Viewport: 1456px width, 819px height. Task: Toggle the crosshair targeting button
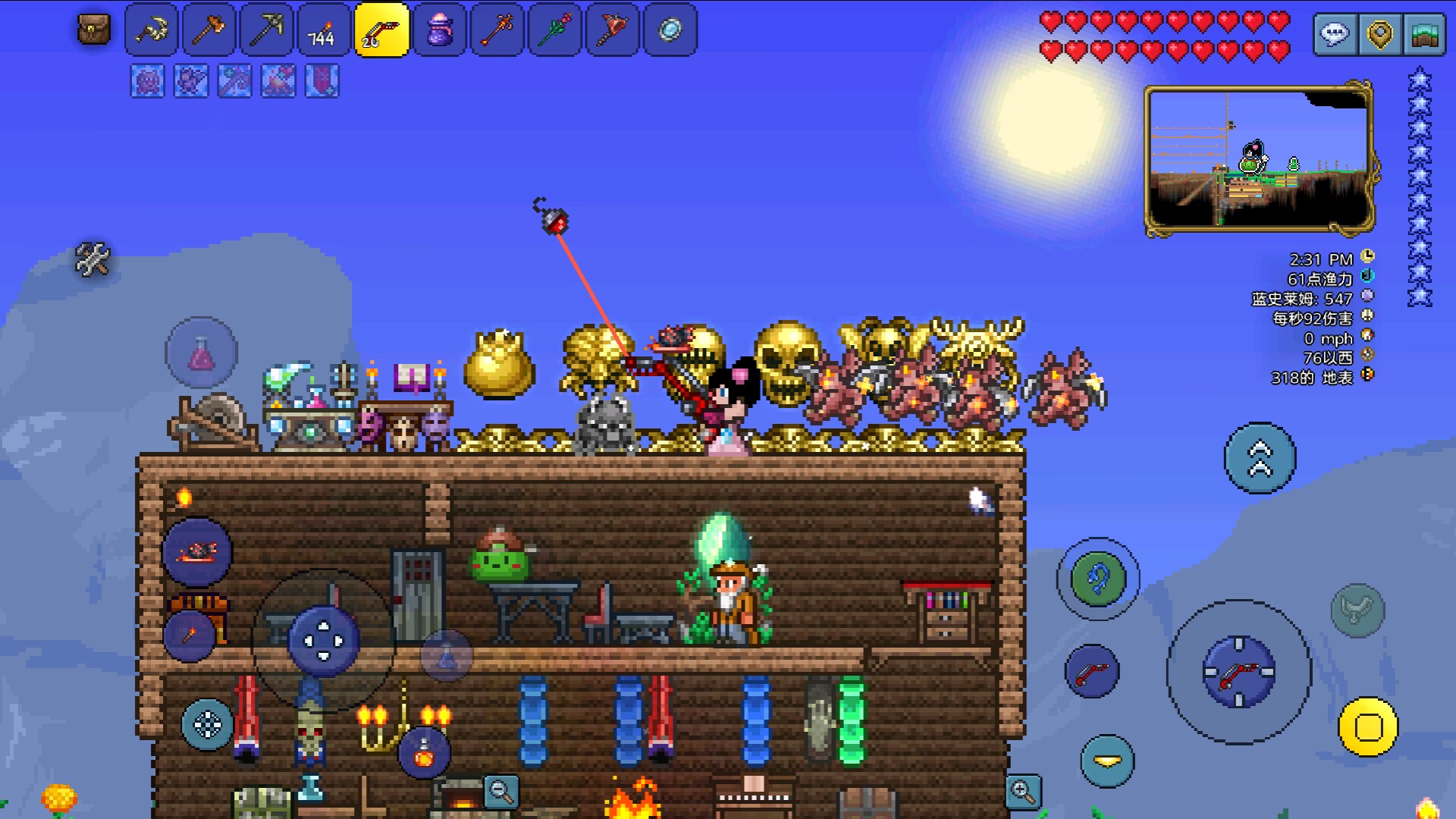pyautogui.click(x=207, y=725)
